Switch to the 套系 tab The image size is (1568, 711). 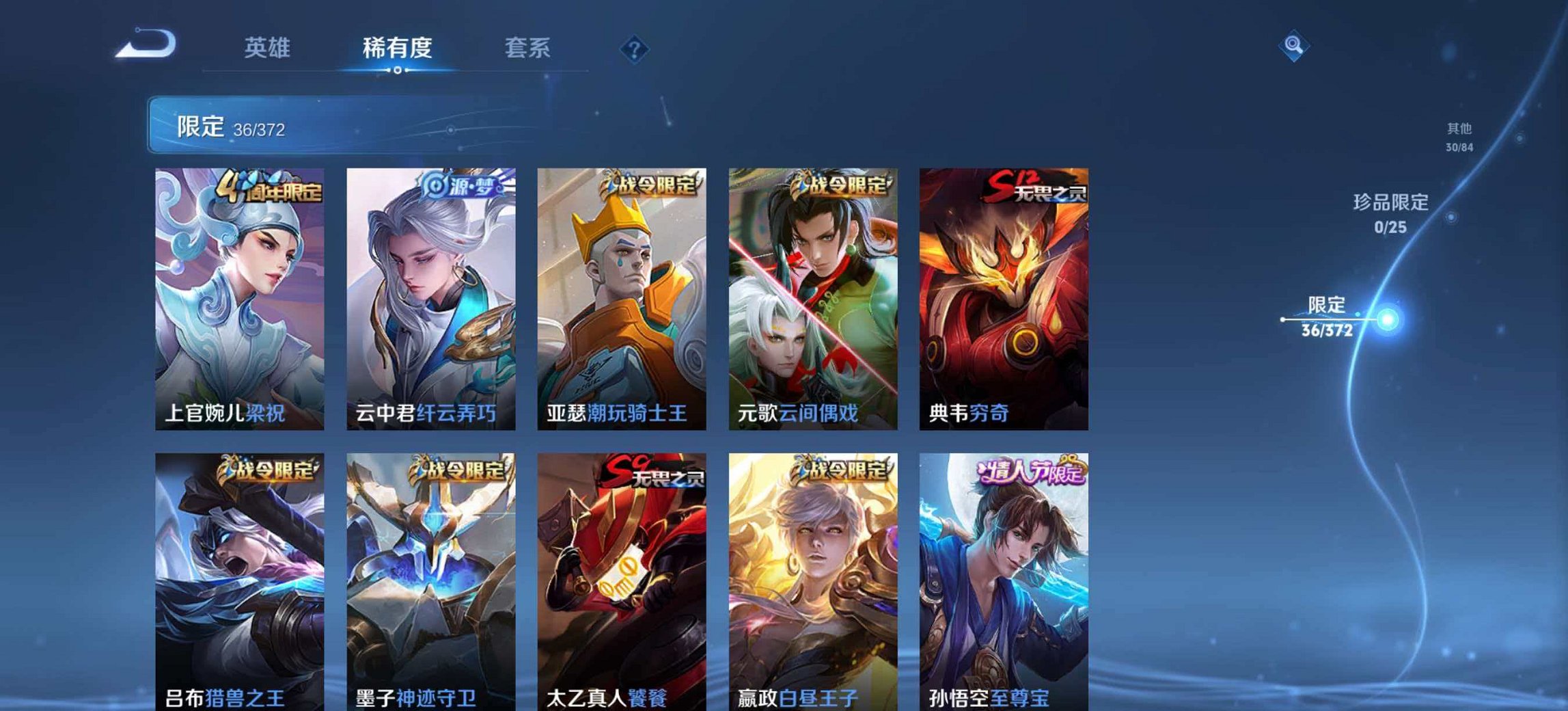pos(529,48)
